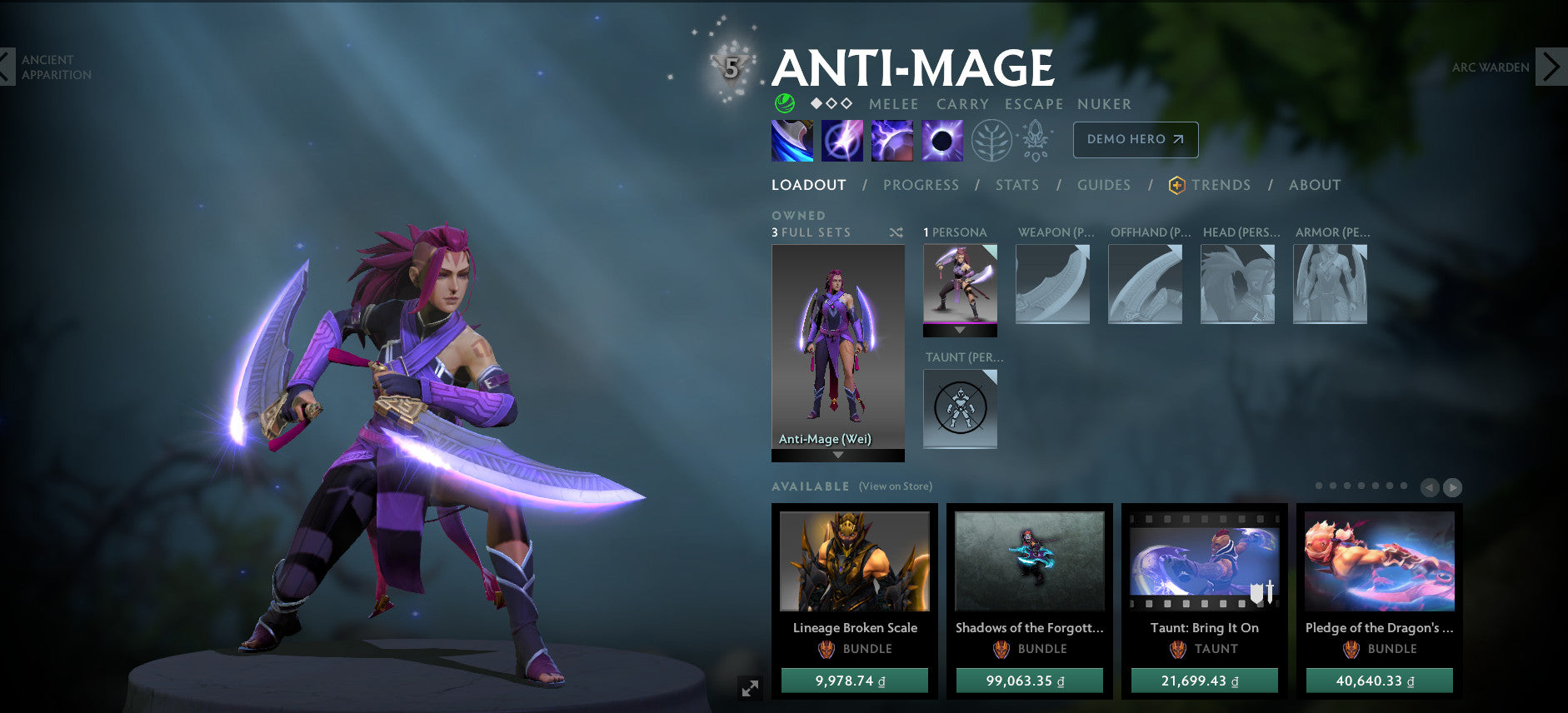Buy the Taunt: Bring It On
Screen dimensions: 1568x713
pyautogui.click(x=1204, y=681)
